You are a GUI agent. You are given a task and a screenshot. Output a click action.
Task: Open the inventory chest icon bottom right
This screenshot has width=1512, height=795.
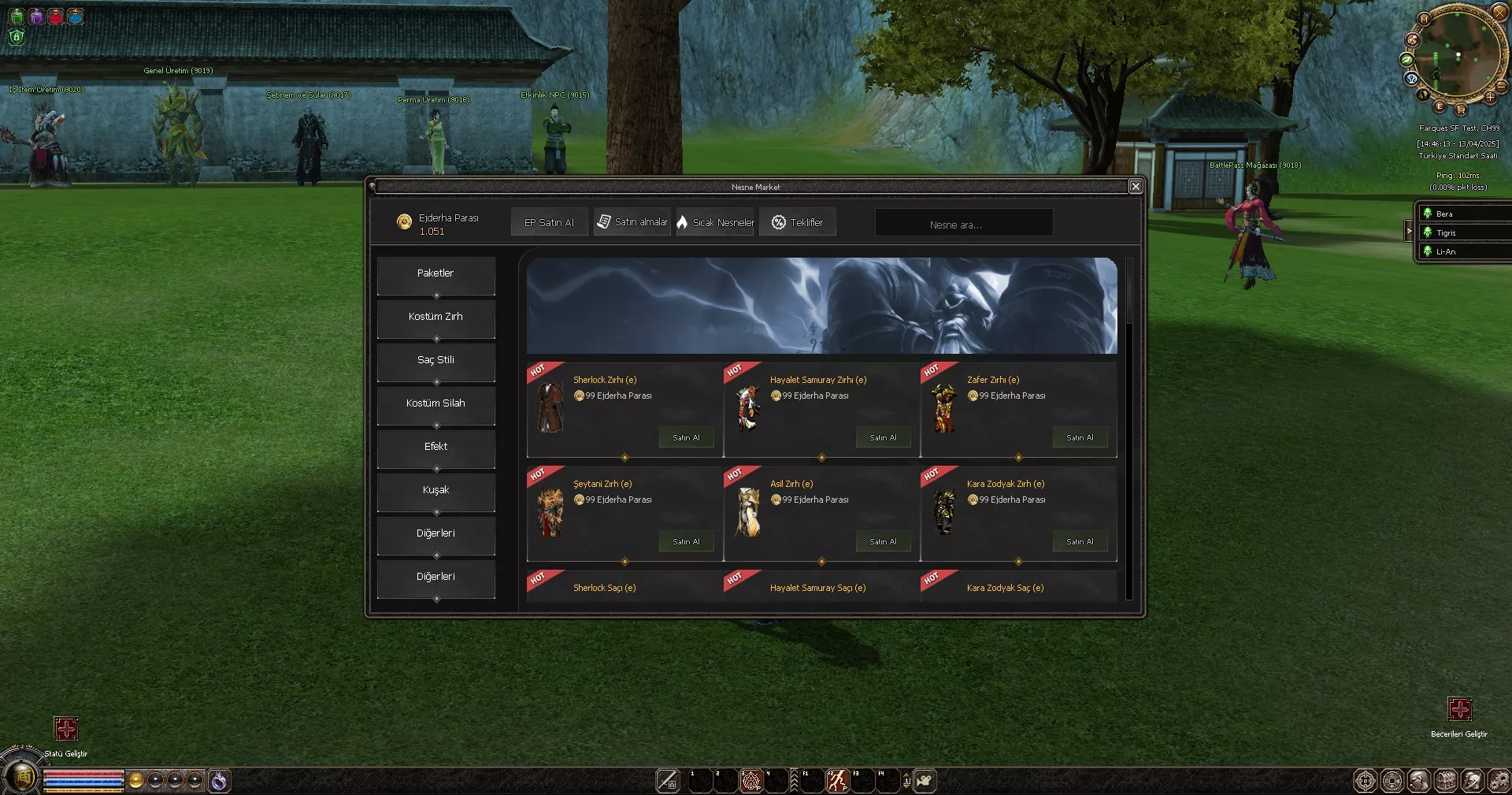coord(1446,781)
